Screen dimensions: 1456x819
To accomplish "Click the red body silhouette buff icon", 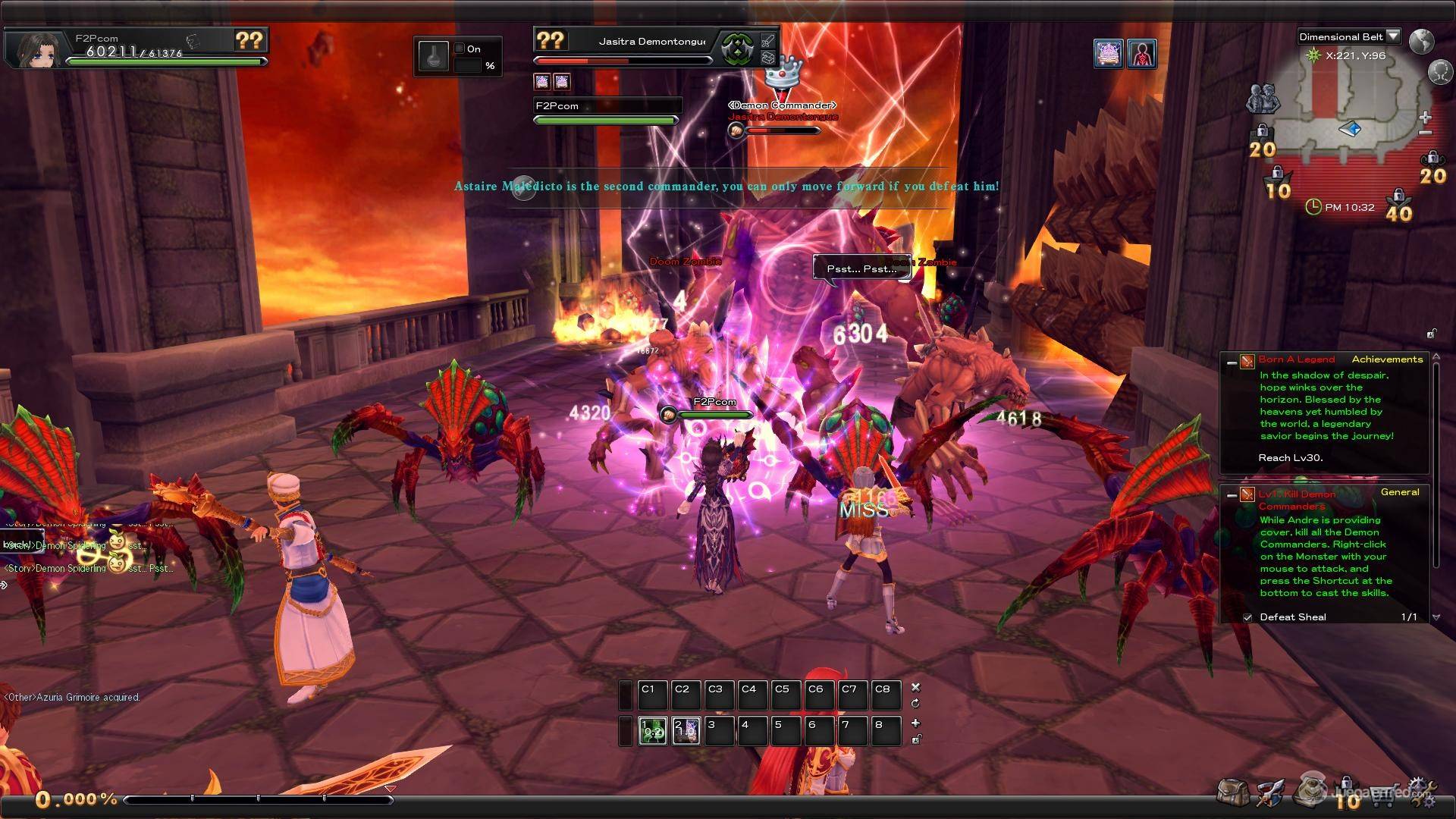I will [1141, 54].
